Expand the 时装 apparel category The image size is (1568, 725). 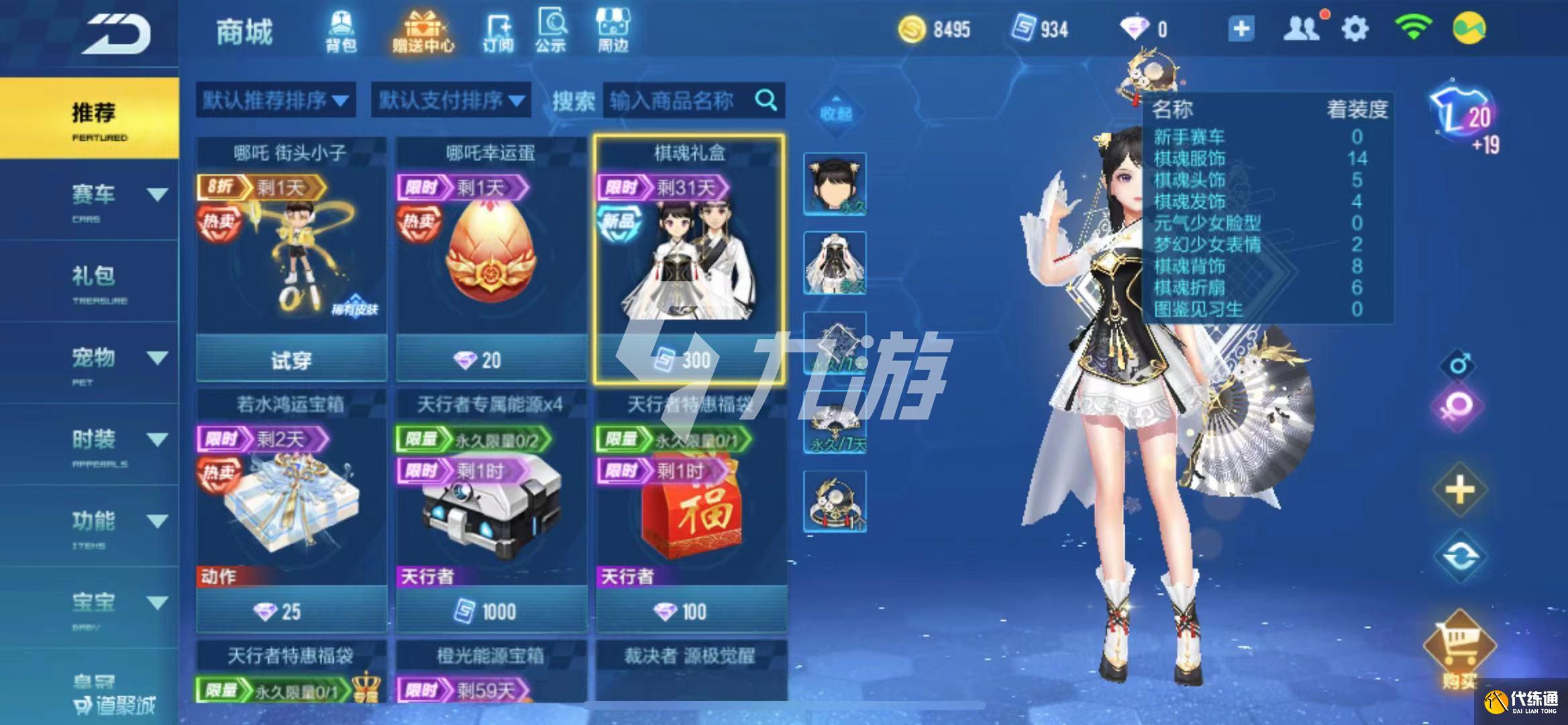coord(156,440)
